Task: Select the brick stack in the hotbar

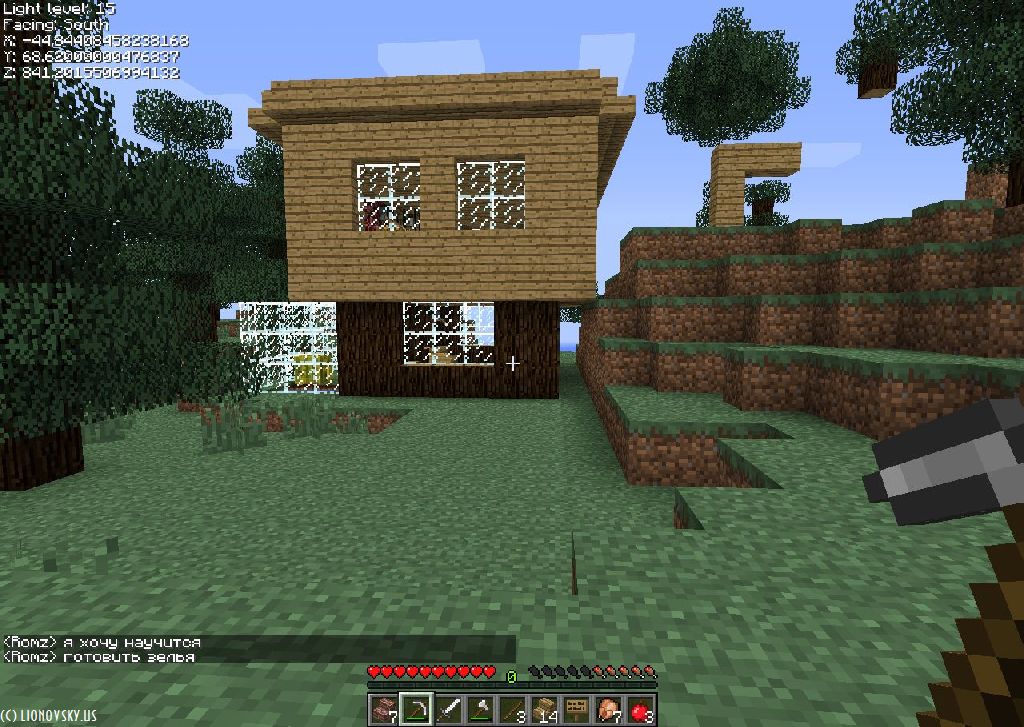Action: (x=383, y=709)
